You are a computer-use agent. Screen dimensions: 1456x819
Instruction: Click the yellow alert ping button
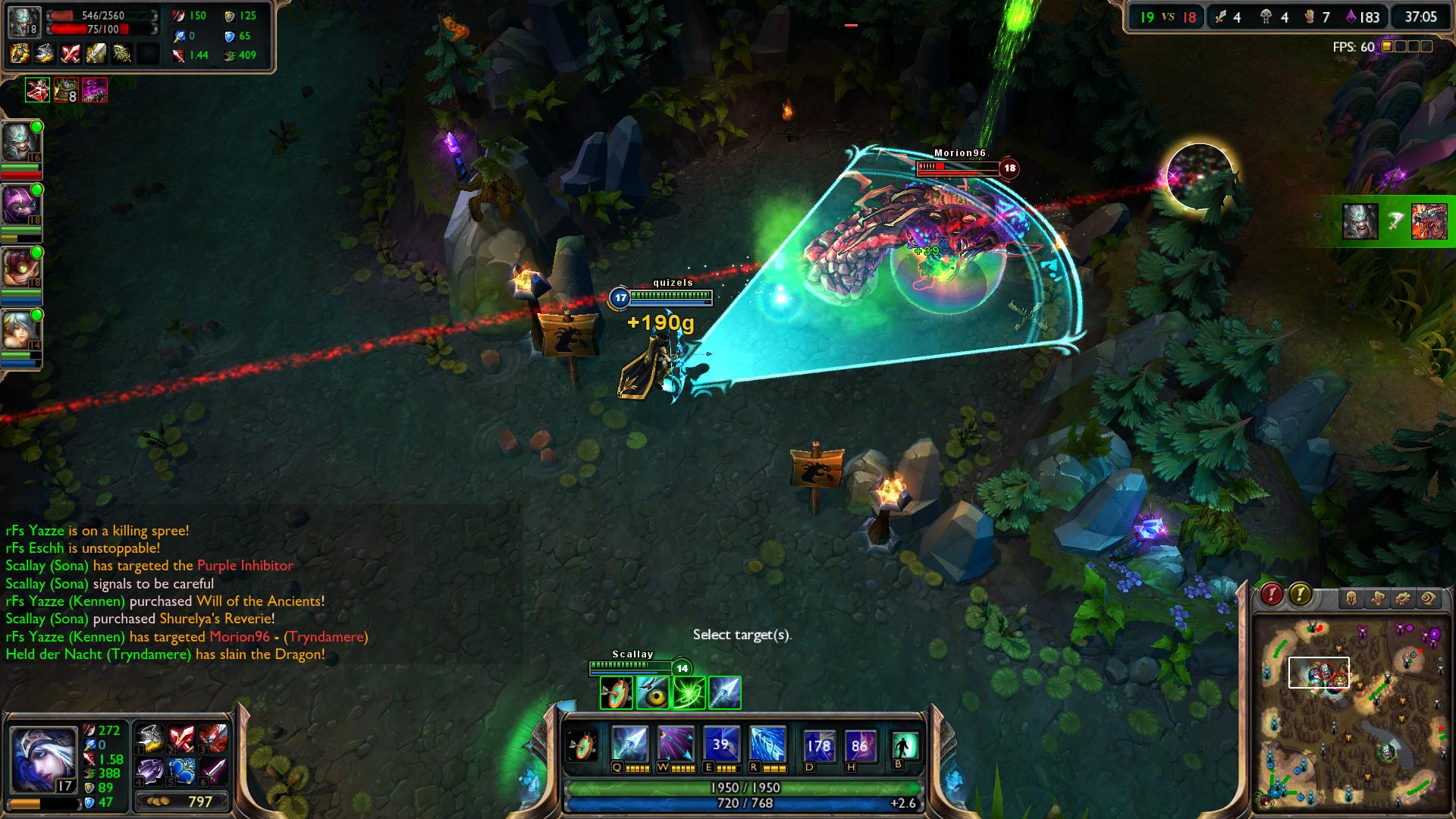tap(1300, 595)
